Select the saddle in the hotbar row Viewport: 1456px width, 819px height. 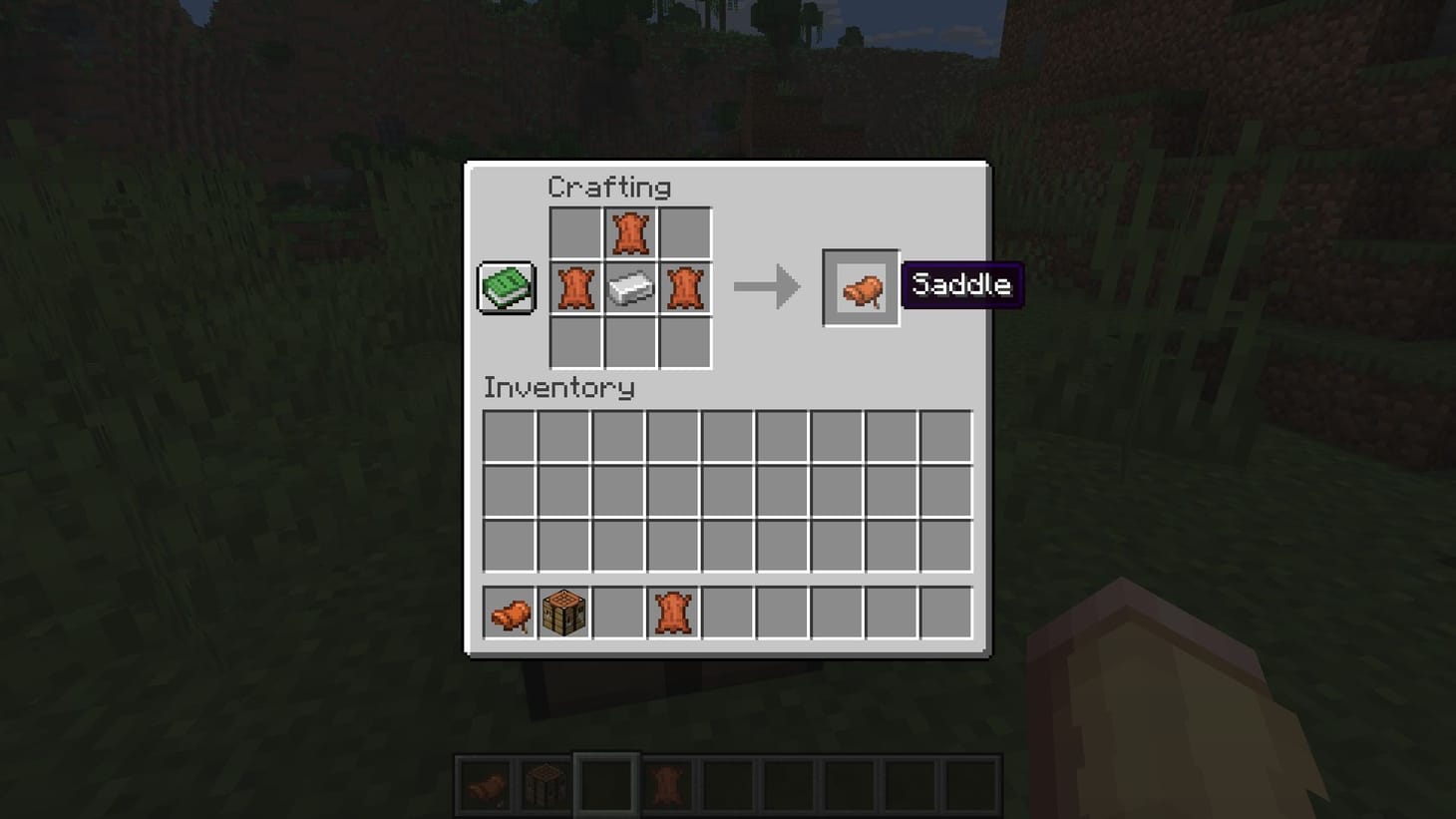509,612
